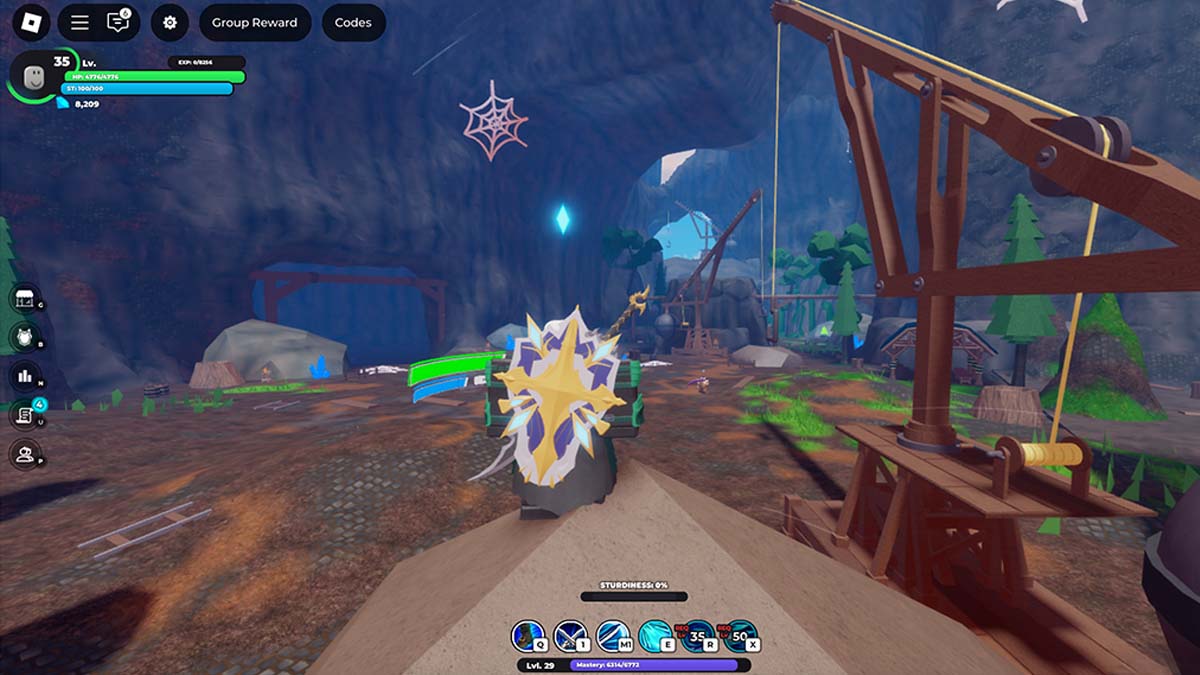Open the Roblox chat bubble
Screen dimensions: 1200x675
[x=118, y=22]
